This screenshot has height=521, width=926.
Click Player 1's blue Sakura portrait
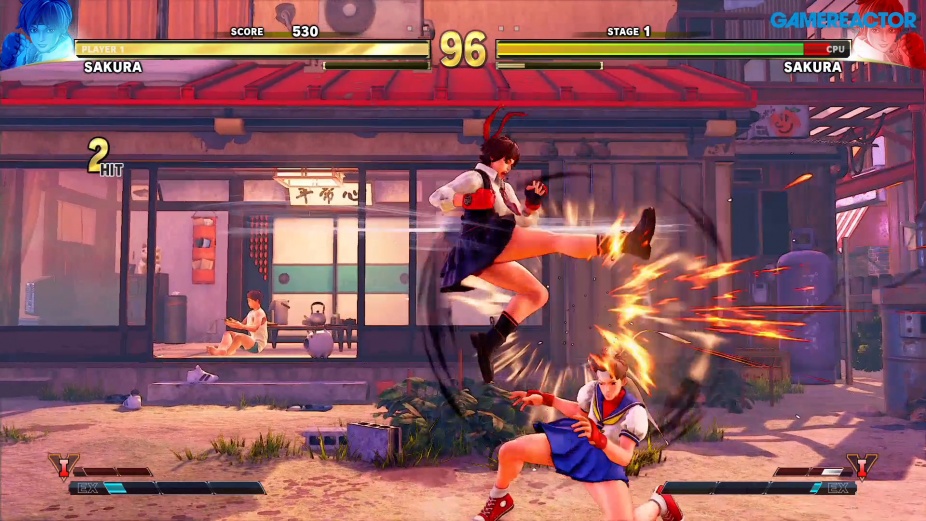click(x=35, y=38)
